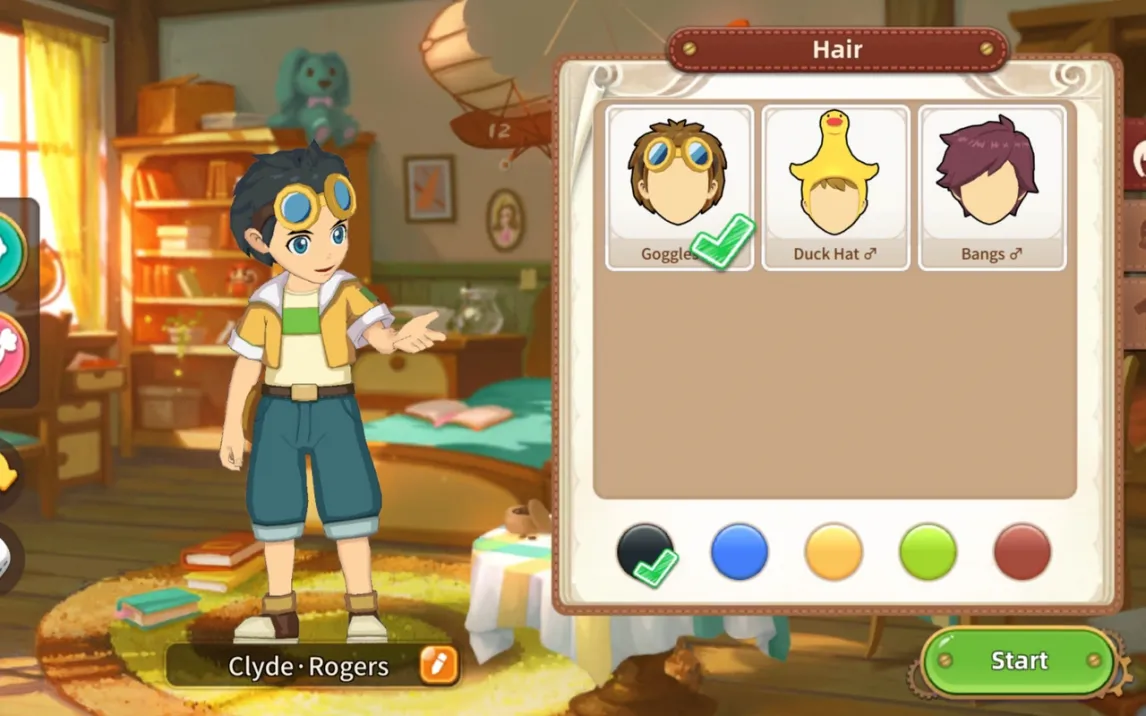The image size is (1146, 716).
Task: Switch hair color to red
Action: point(1022,552)
